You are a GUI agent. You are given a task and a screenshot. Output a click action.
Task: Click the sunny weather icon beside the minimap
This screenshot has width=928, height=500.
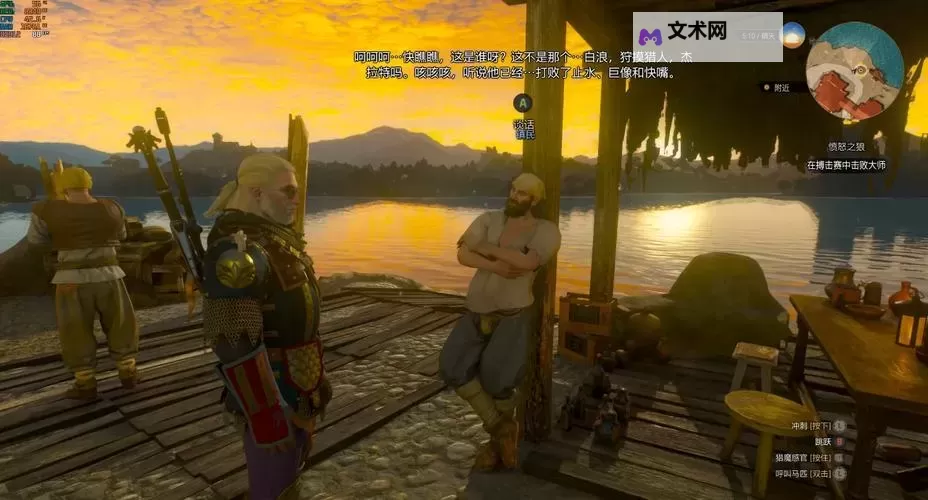click(793, 35)
